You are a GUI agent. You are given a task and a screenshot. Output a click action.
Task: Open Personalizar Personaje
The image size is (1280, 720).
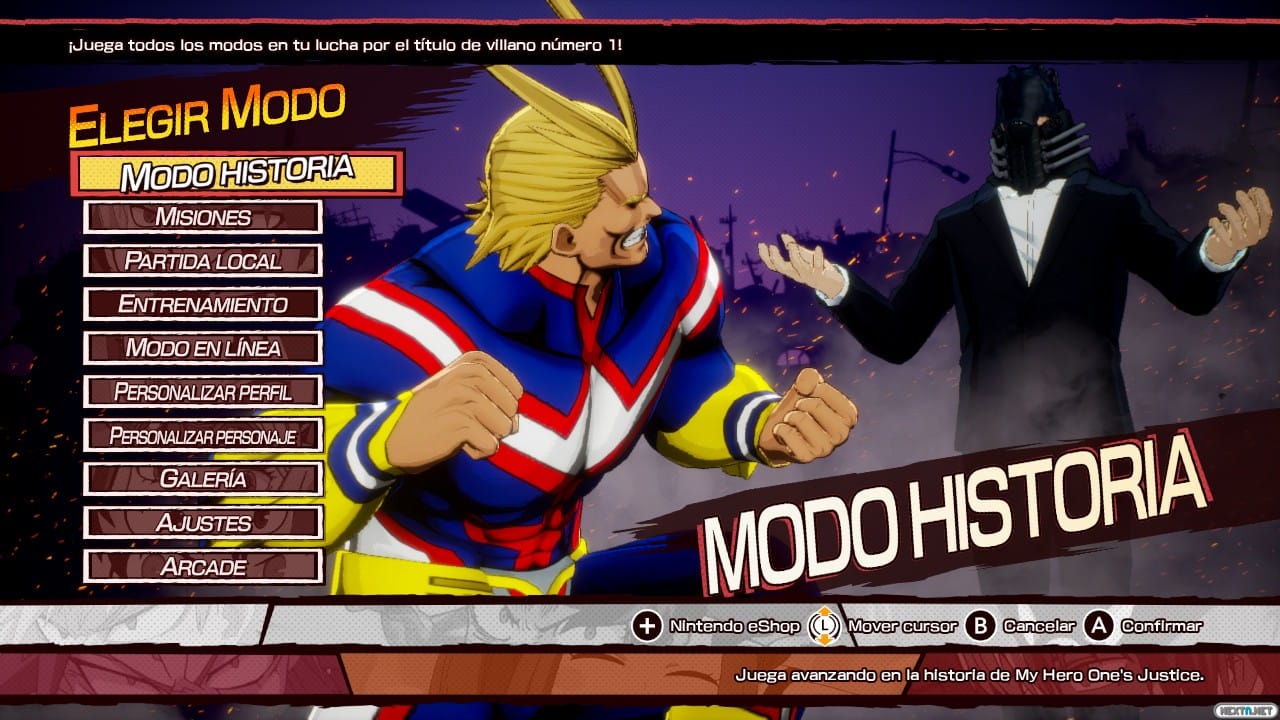coord(203,436)
